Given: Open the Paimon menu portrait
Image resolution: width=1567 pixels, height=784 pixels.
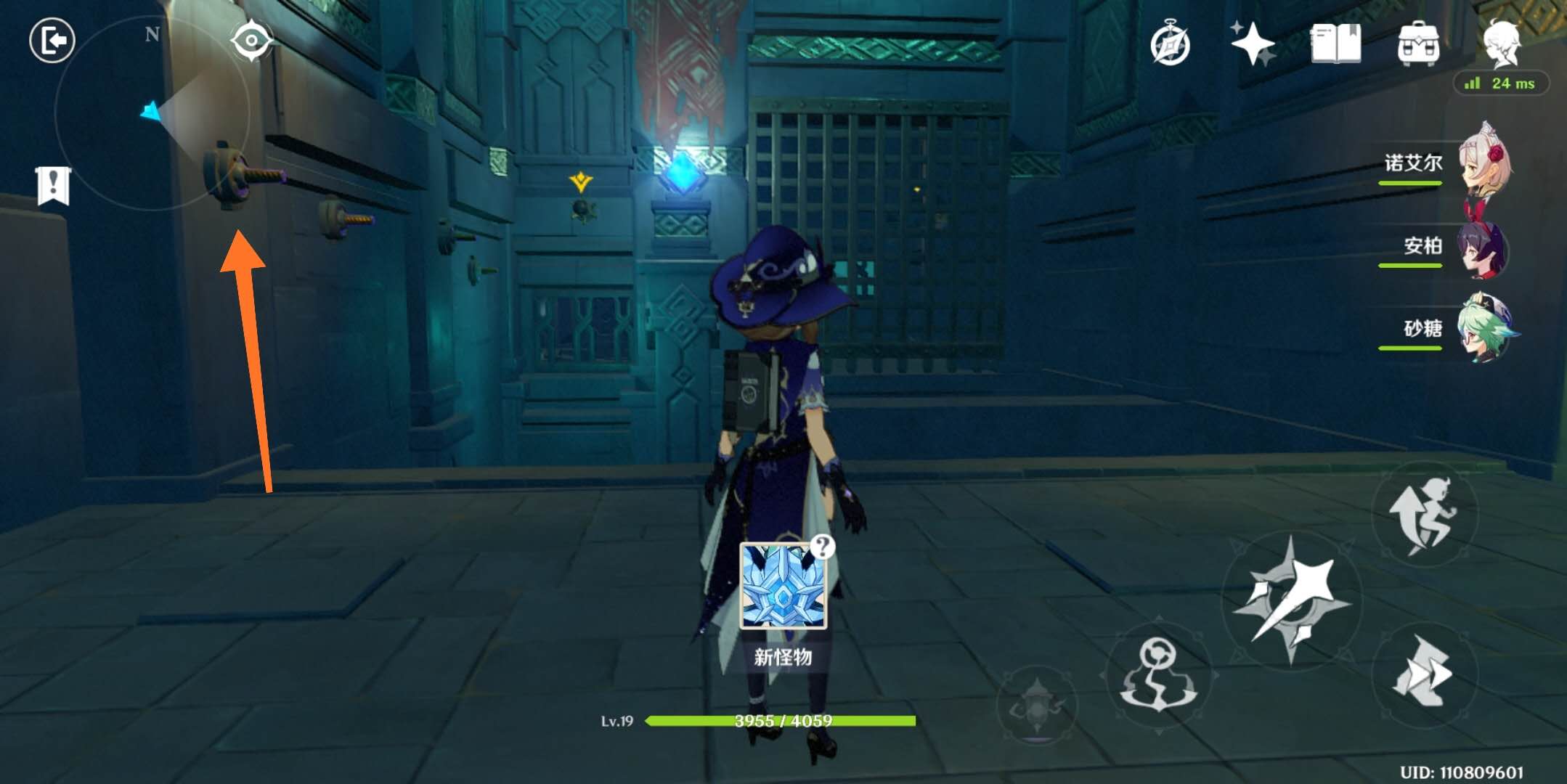Looking at the screenshot, I should pyautogui.click(x=1502, y=42).
